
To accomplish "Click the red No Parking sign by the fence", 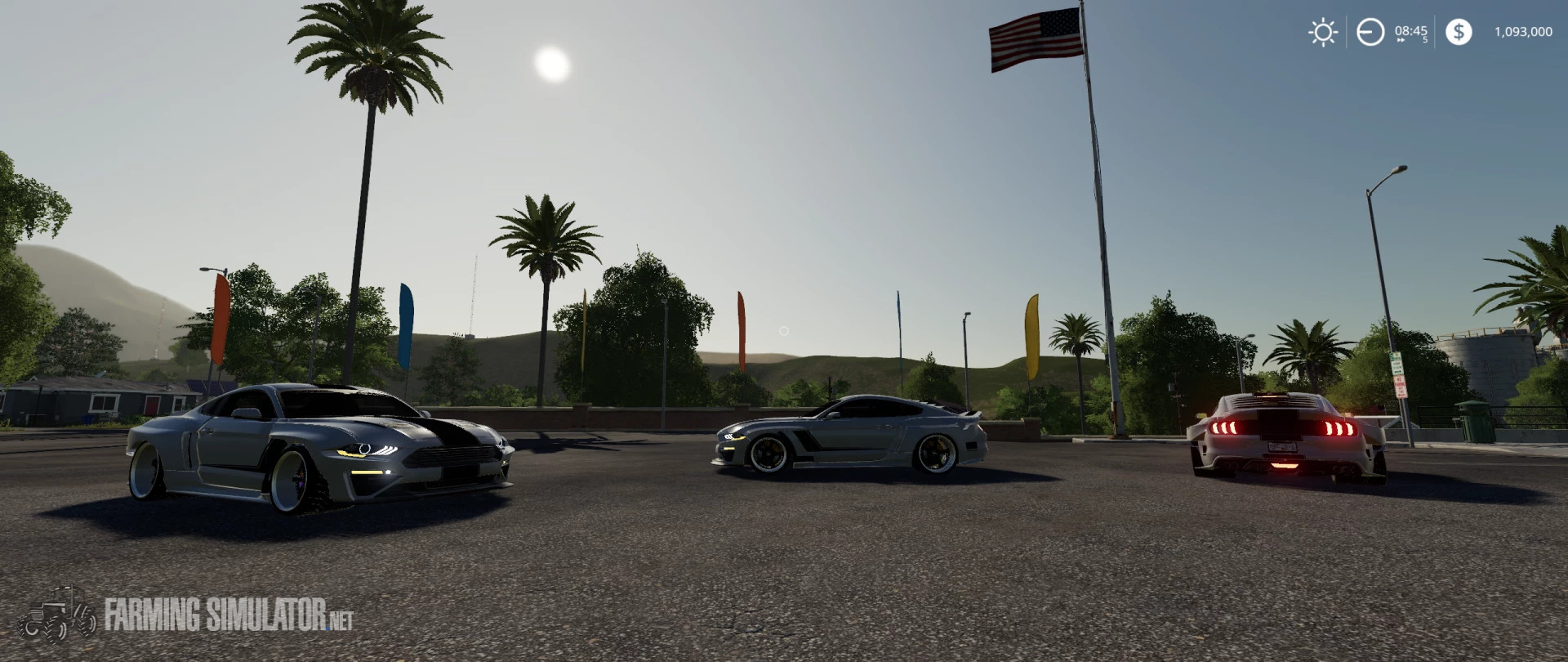I will pyautogui.click(x=1399, y=386).
